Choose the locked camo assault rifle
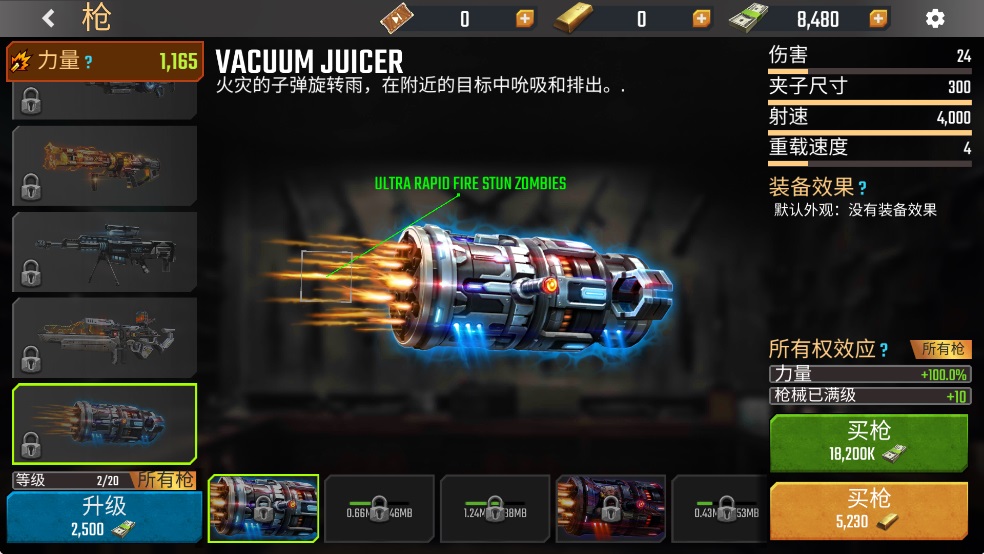 pos(104,337)
